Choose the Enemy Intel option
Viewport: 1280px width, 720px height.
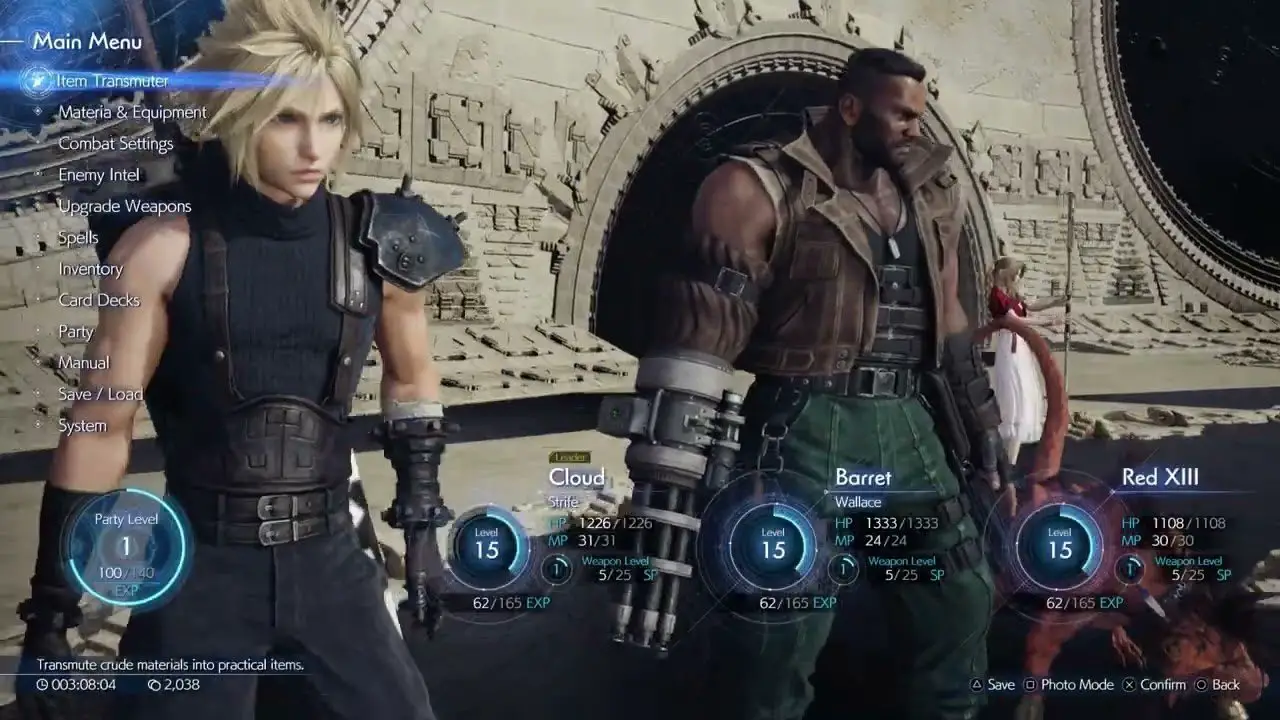click(99, 175)
